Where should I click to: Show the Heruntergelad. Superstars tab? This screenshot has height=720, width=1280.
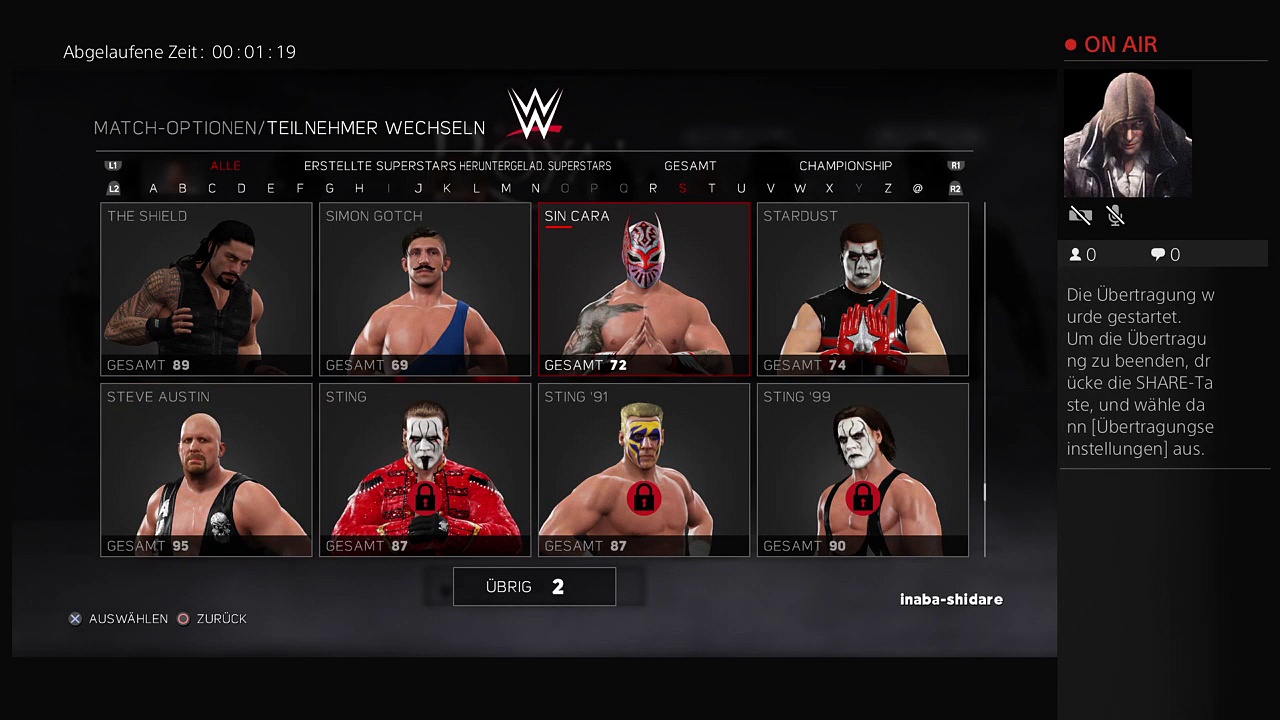pyautogui.click(x=535, y=166)
